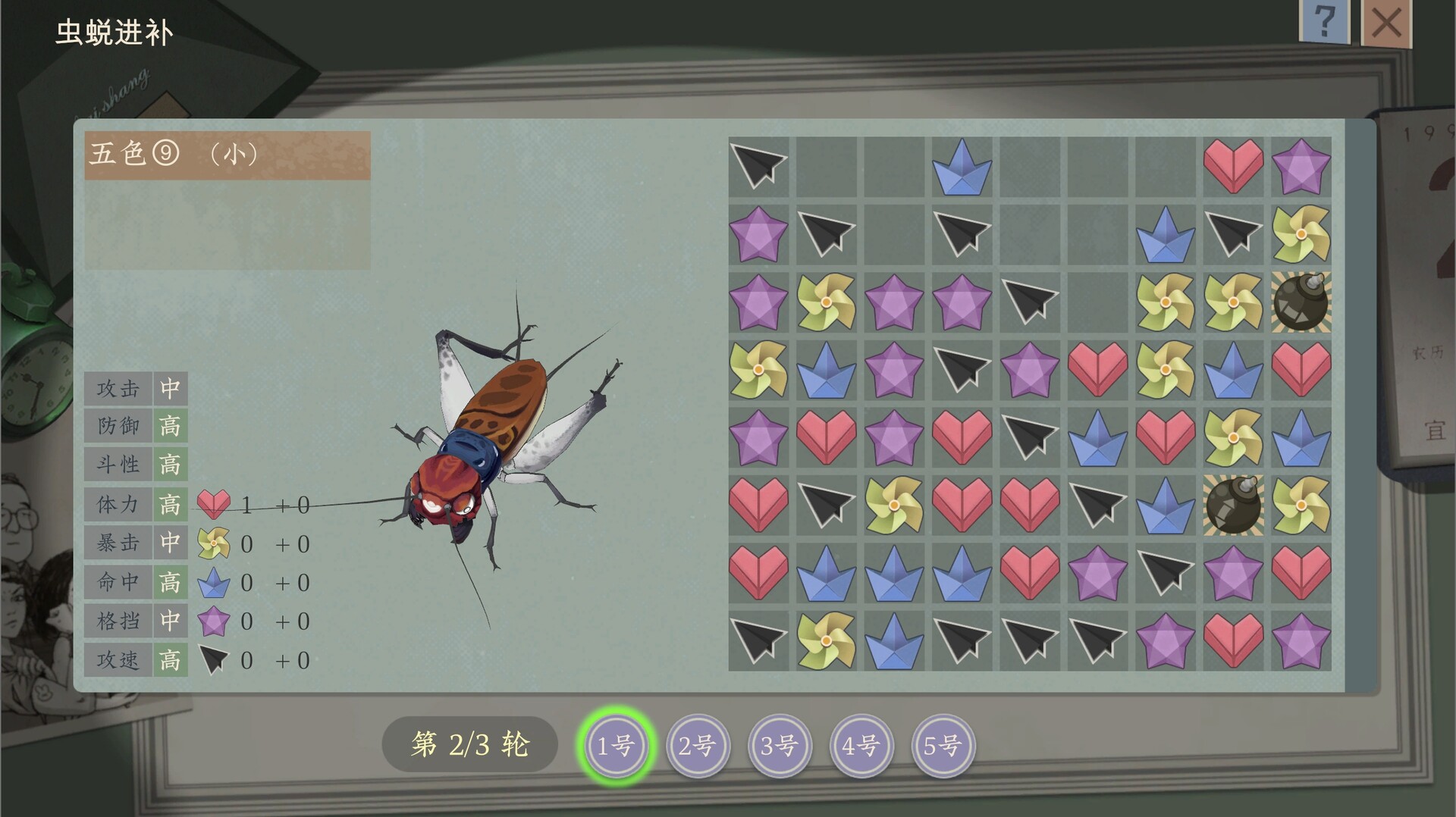Select cricket 3号
1456x817 pixels.
coord(779,746)
